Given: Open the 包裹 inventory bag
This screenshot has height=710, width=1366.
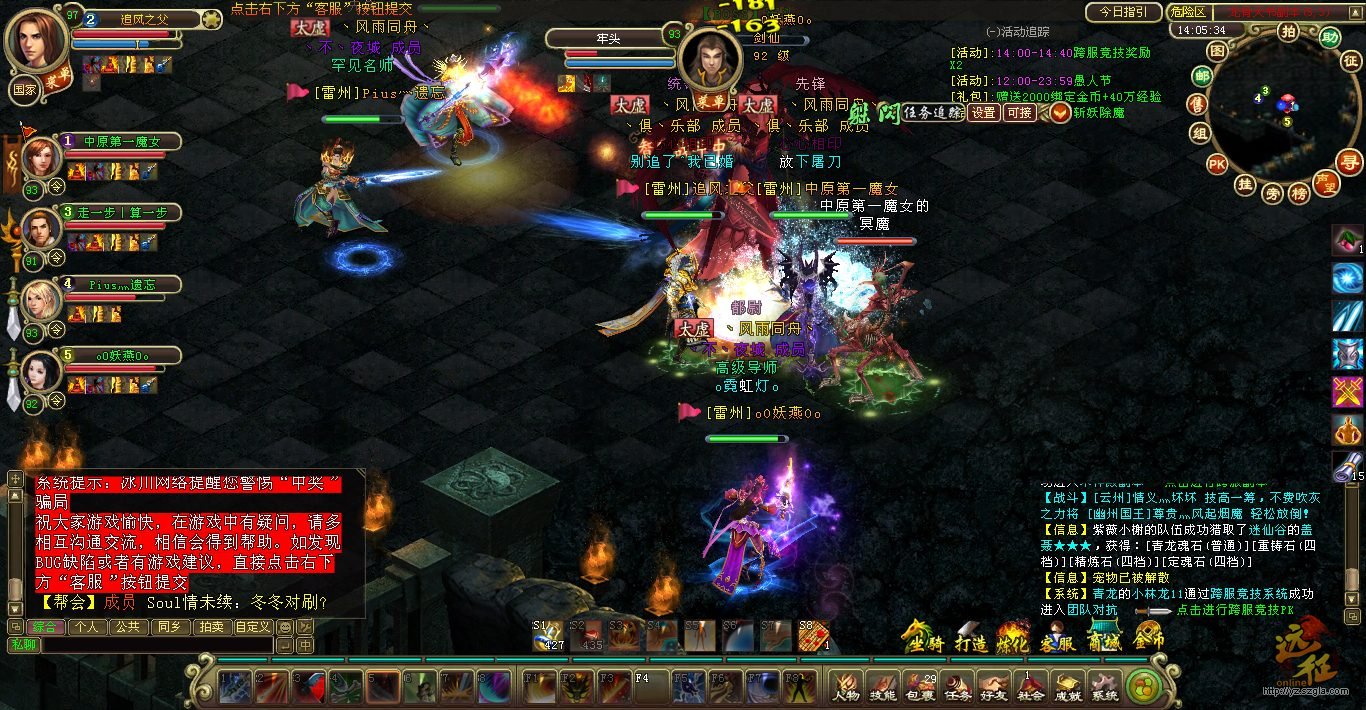Looking at the screenshot, I should (920, 687).
